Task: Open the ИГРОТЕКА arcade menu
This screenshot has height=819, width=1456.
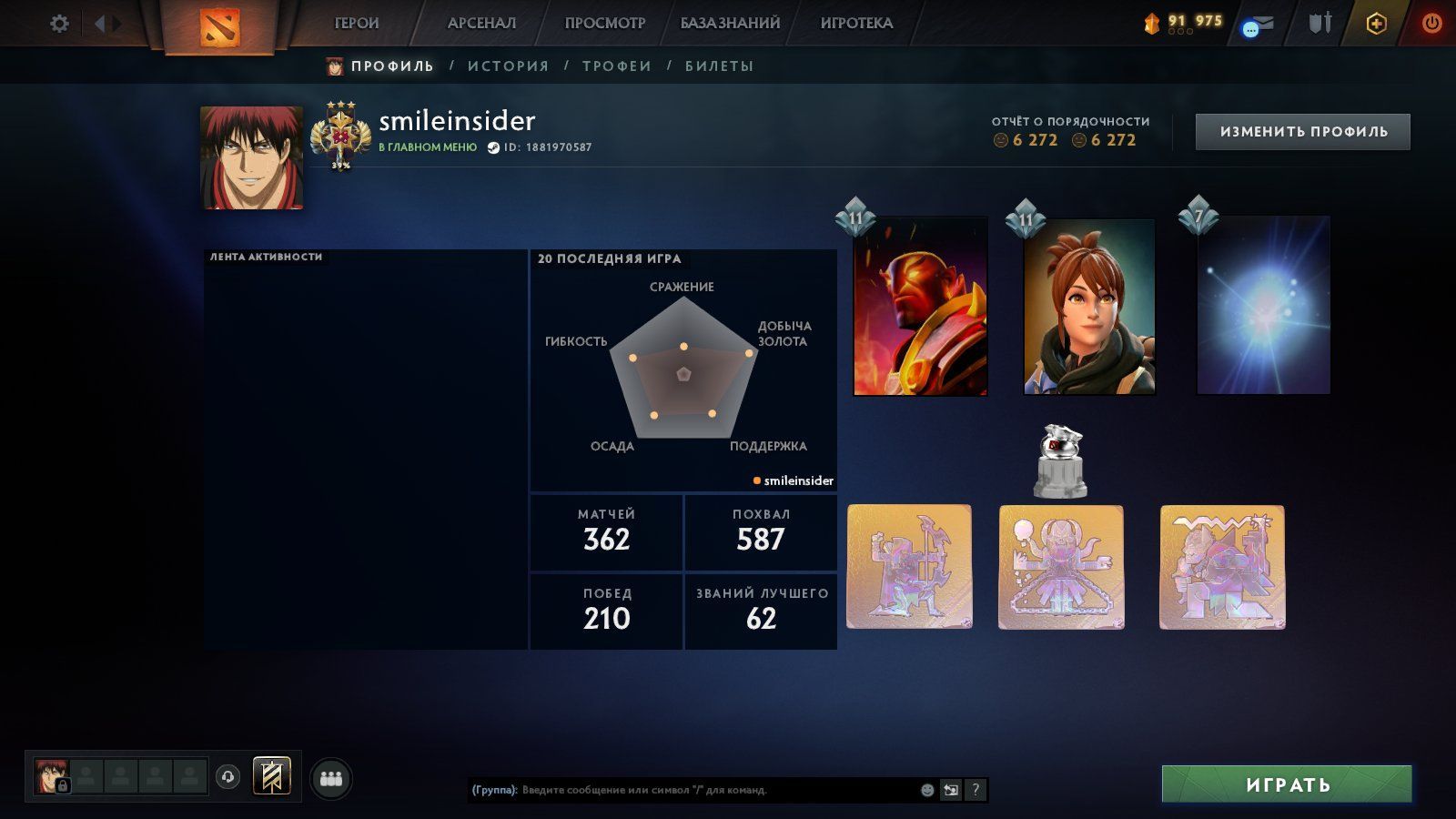Action: tap(856, 24)
